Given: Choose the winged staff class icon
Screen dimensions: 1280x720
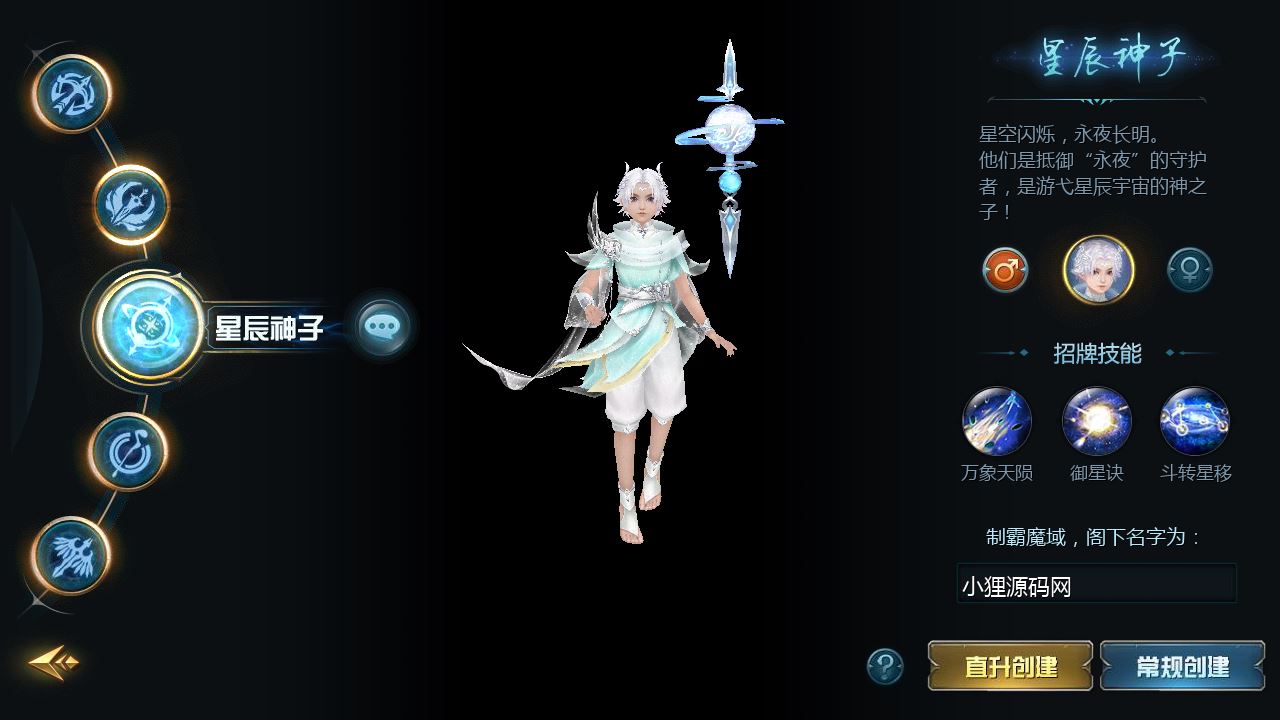Looking at the screenshot, I should [x=71, y=556].
